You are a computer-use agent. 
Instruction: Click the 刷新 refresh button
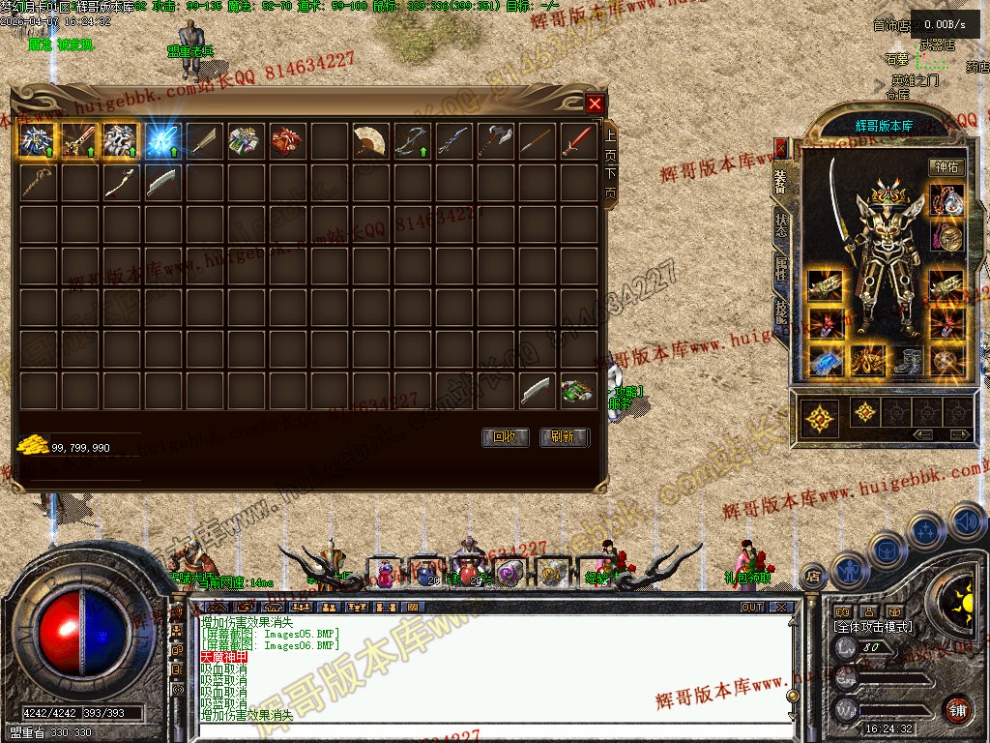pos(564,437)
